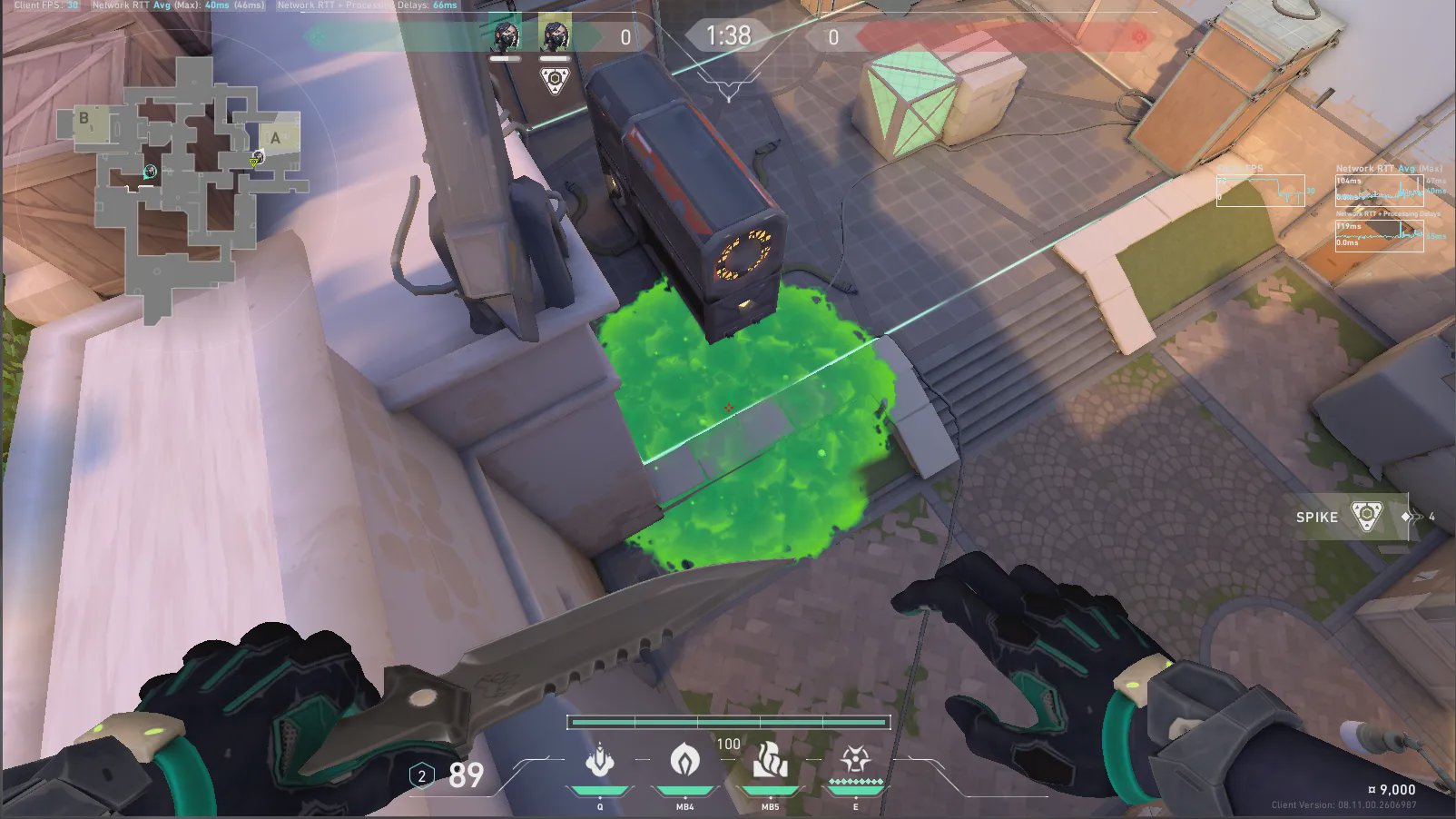Viewport: 1456px width, 819px height.
Task: Click the spike carrier icon under portraits
Action: (x=554, y=80)
